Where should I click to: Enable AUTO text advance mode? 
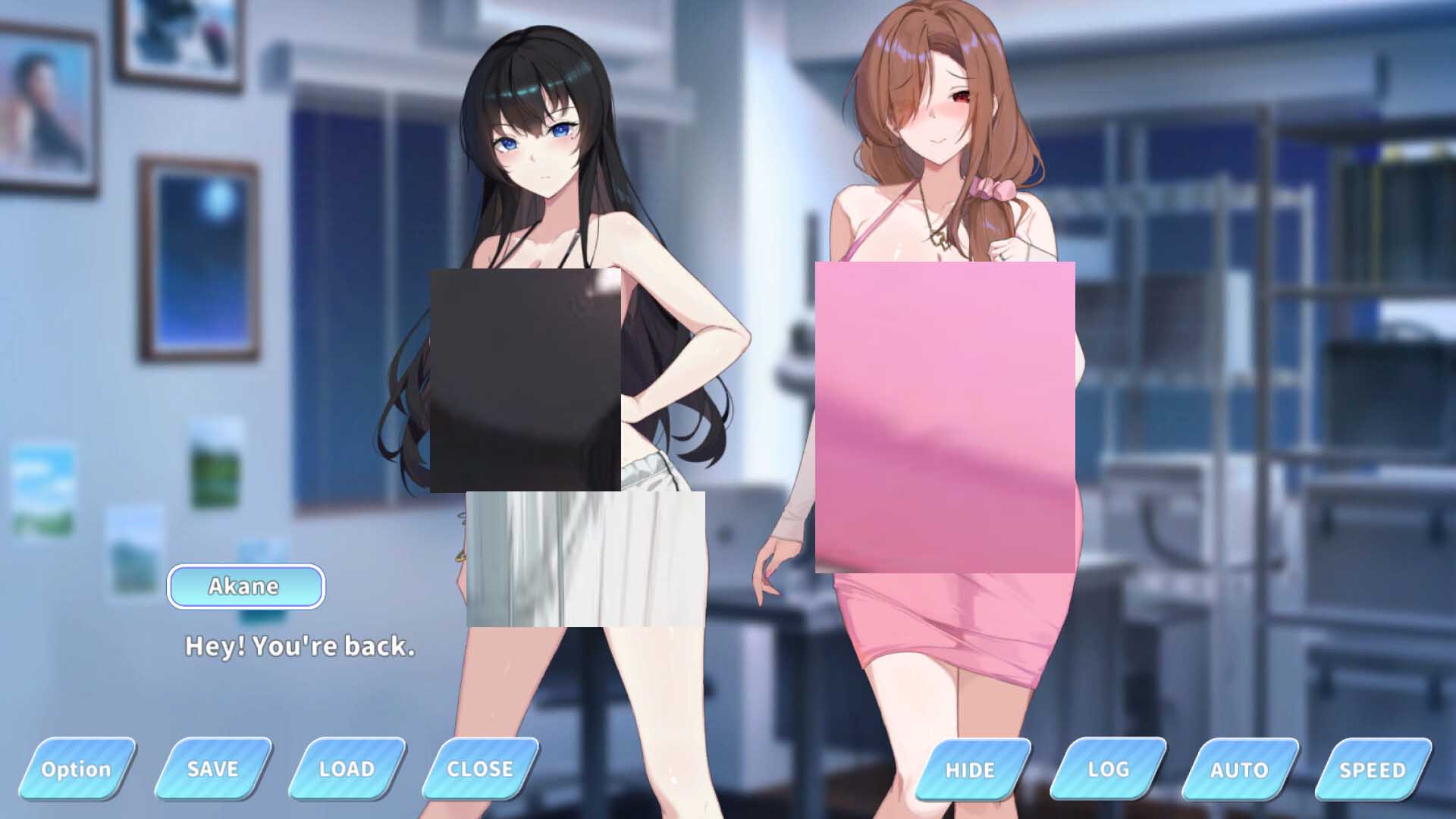[x=1239, y=770]
